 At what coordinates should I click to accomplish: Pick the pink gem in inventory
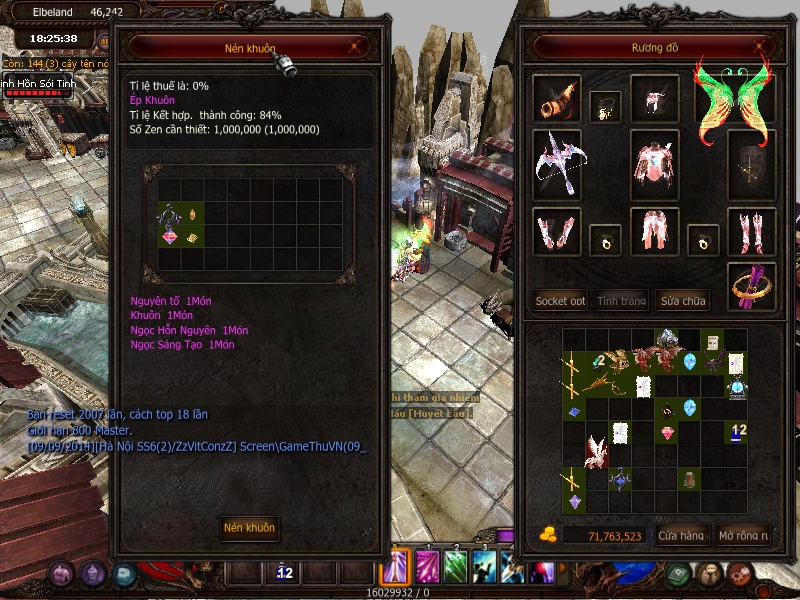[668, 432]
